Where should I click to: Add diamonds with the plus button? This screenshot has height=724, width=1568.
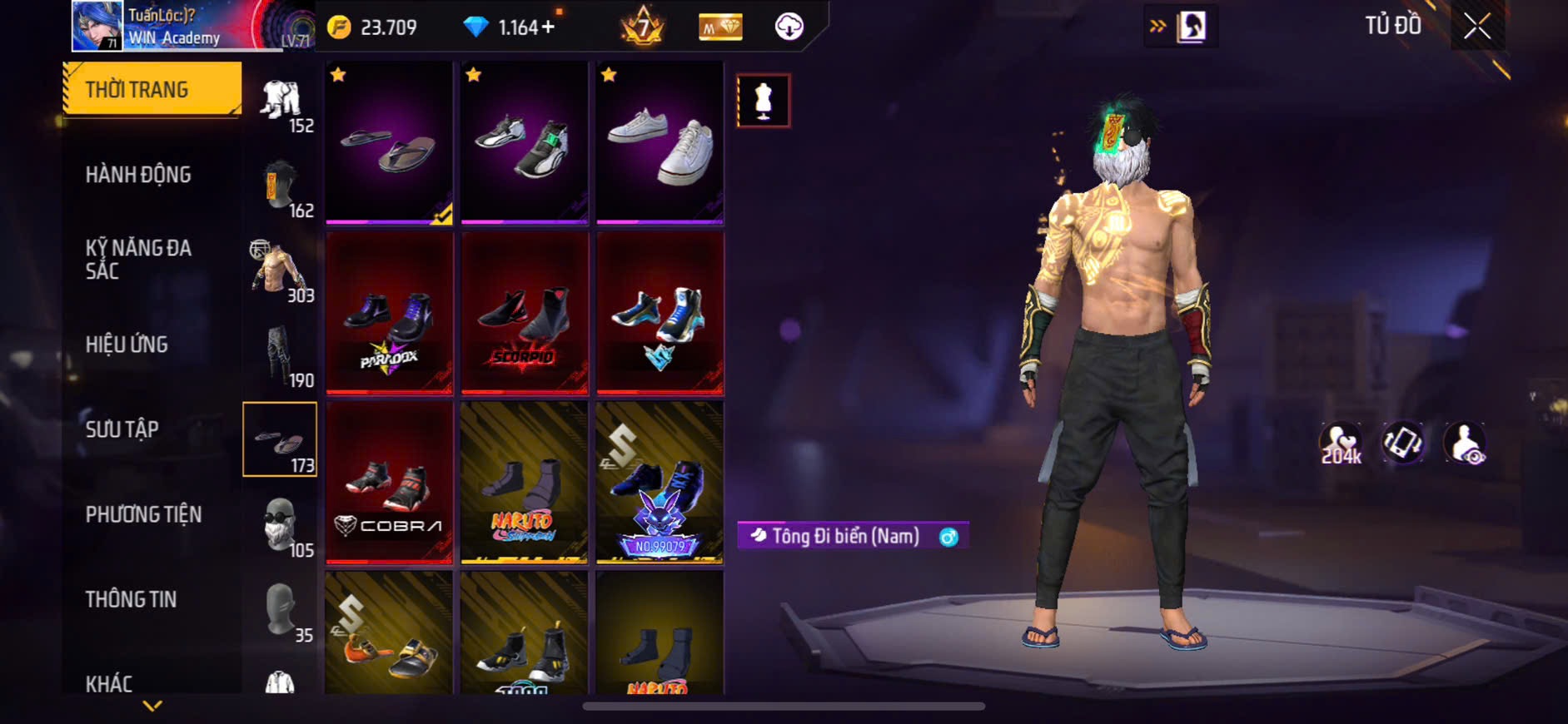pos(548,27)
